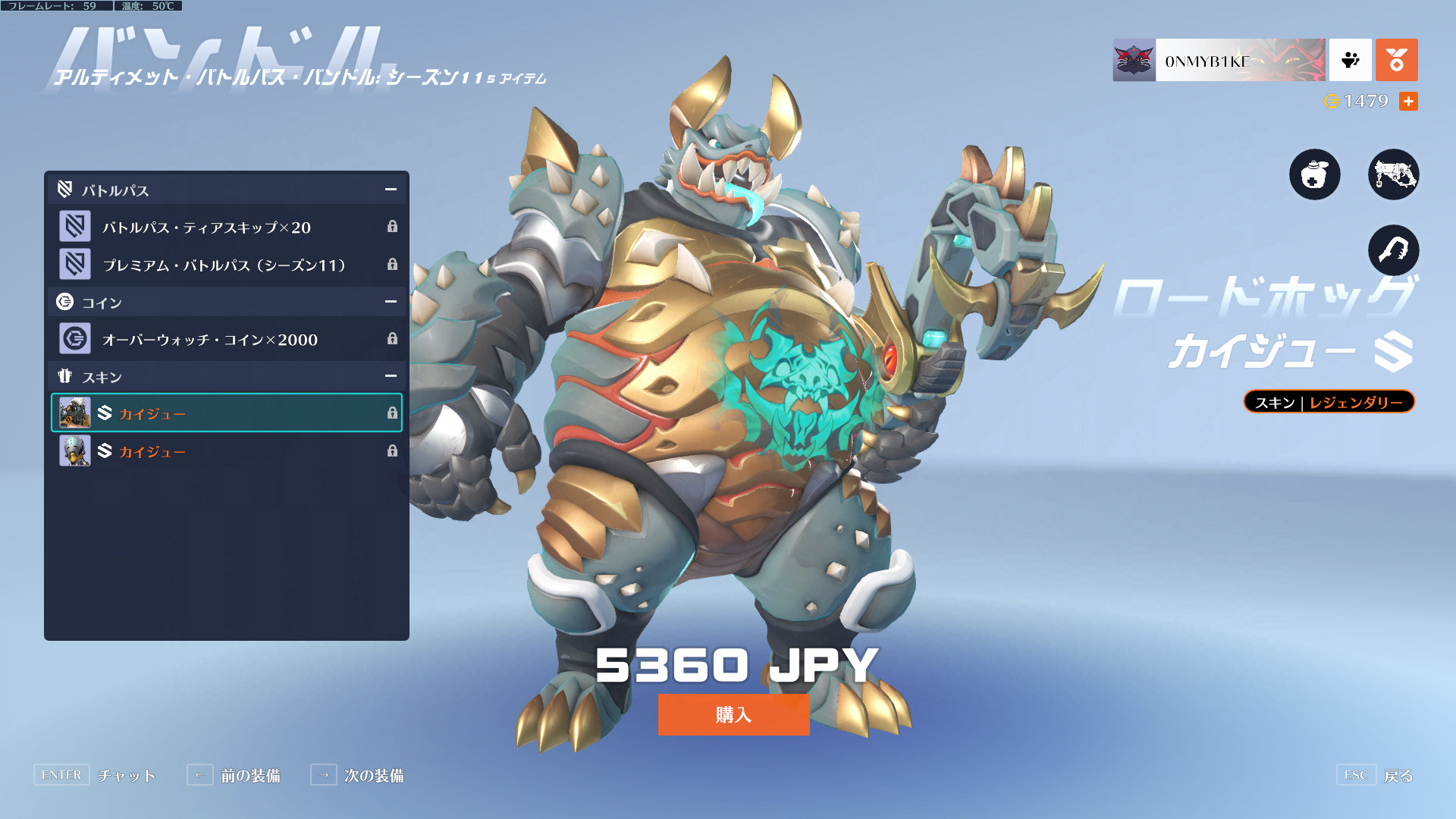This screenshot has width=1456, height=819.
Task: Preview Roadhog's chain hook icon
Action: [1393, 250]
